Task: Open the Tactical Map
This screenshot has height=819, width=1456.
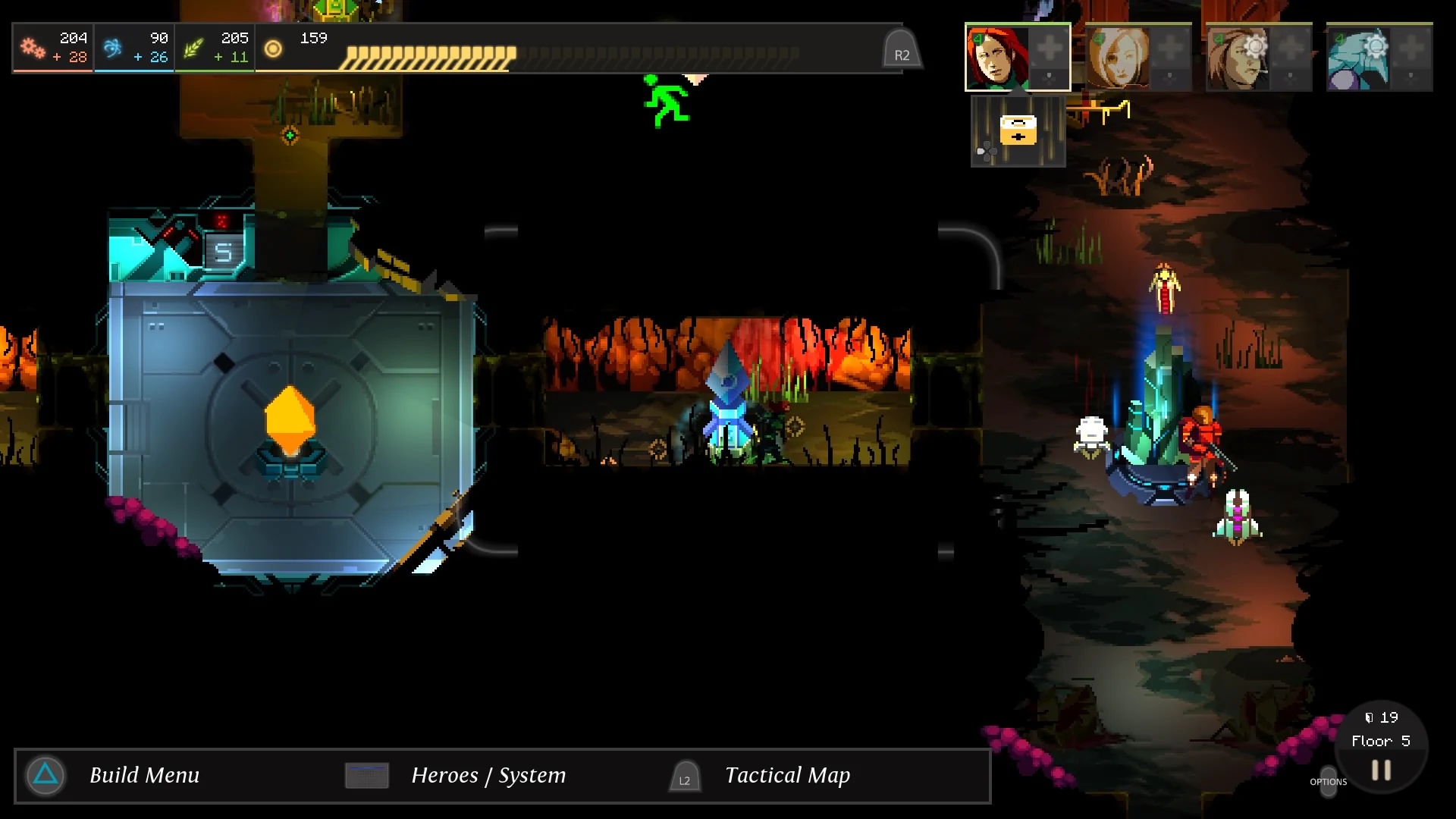Action: (786, 776)
